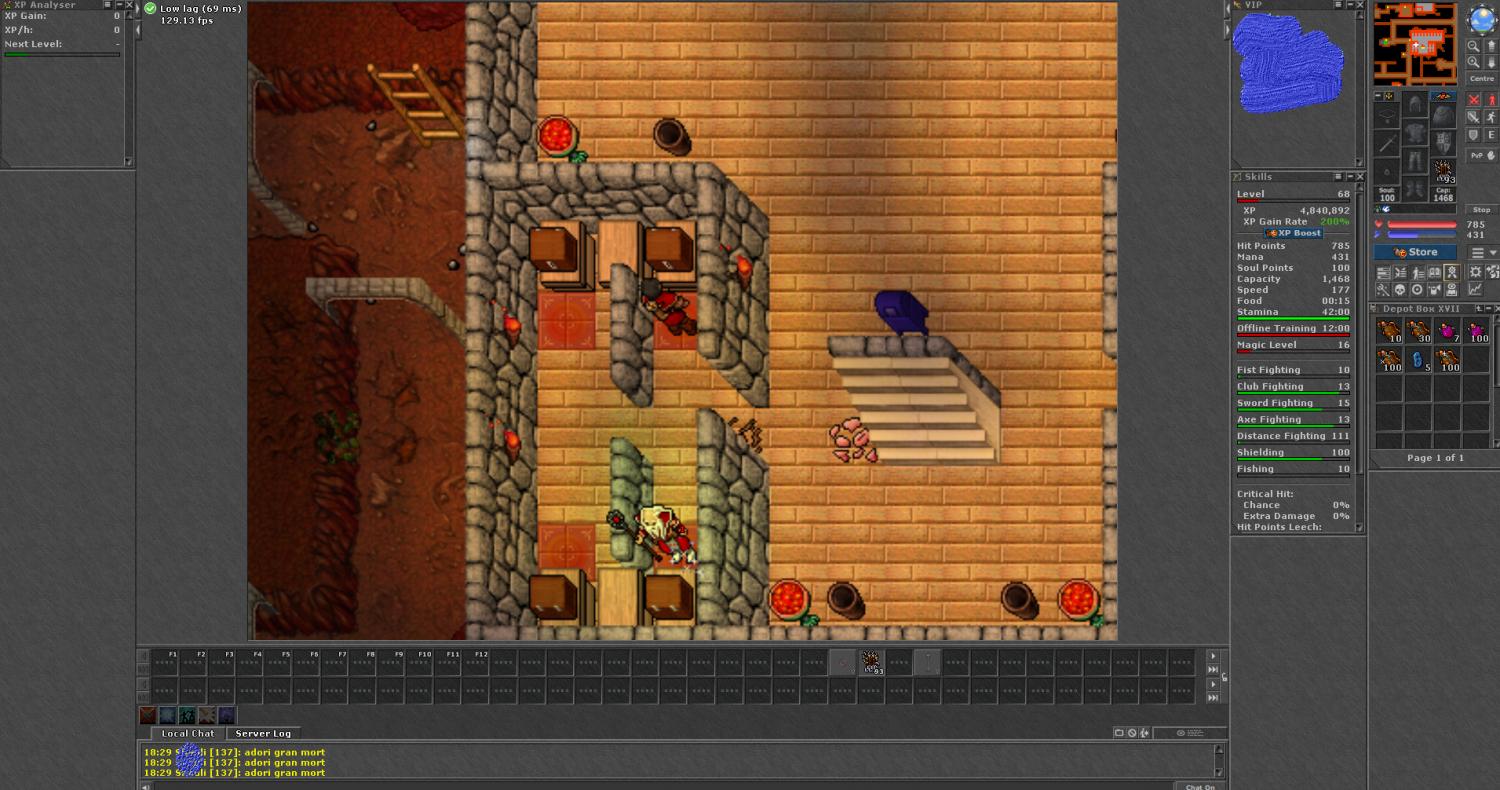The width and height of the screenshot is (1500, 790).
Task: Close the Skills panel
Action: pos(1359,177)
